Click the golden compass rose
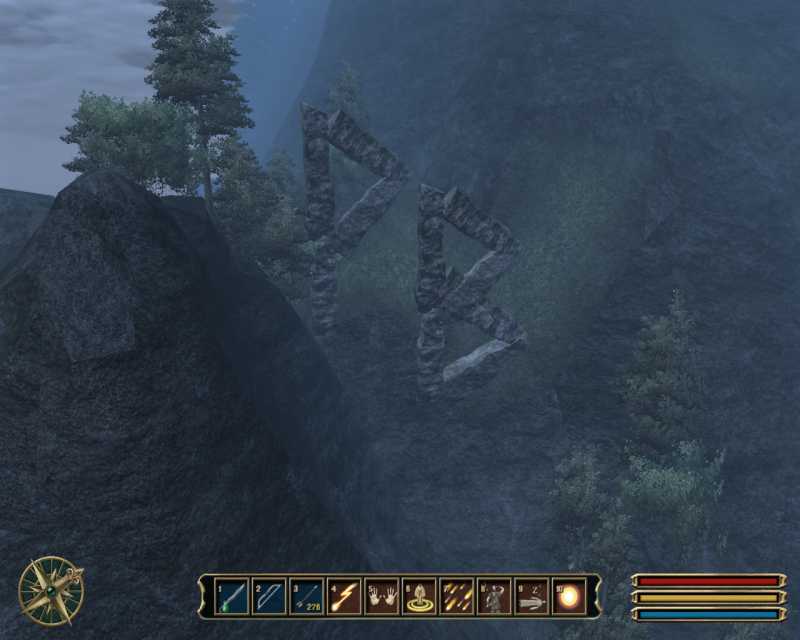The image size is (800, 640). [50, 589]
